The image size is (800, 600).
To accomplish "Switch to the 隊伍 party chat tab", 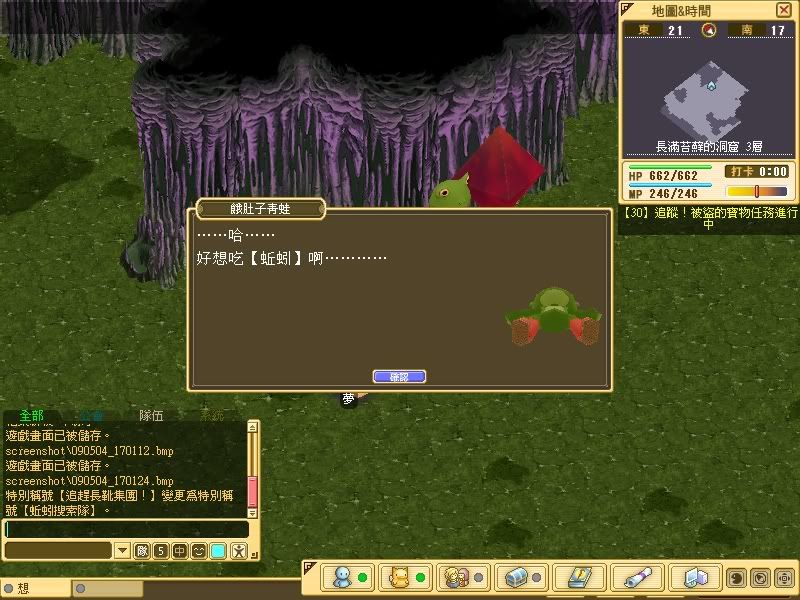I will coord(151,416).
